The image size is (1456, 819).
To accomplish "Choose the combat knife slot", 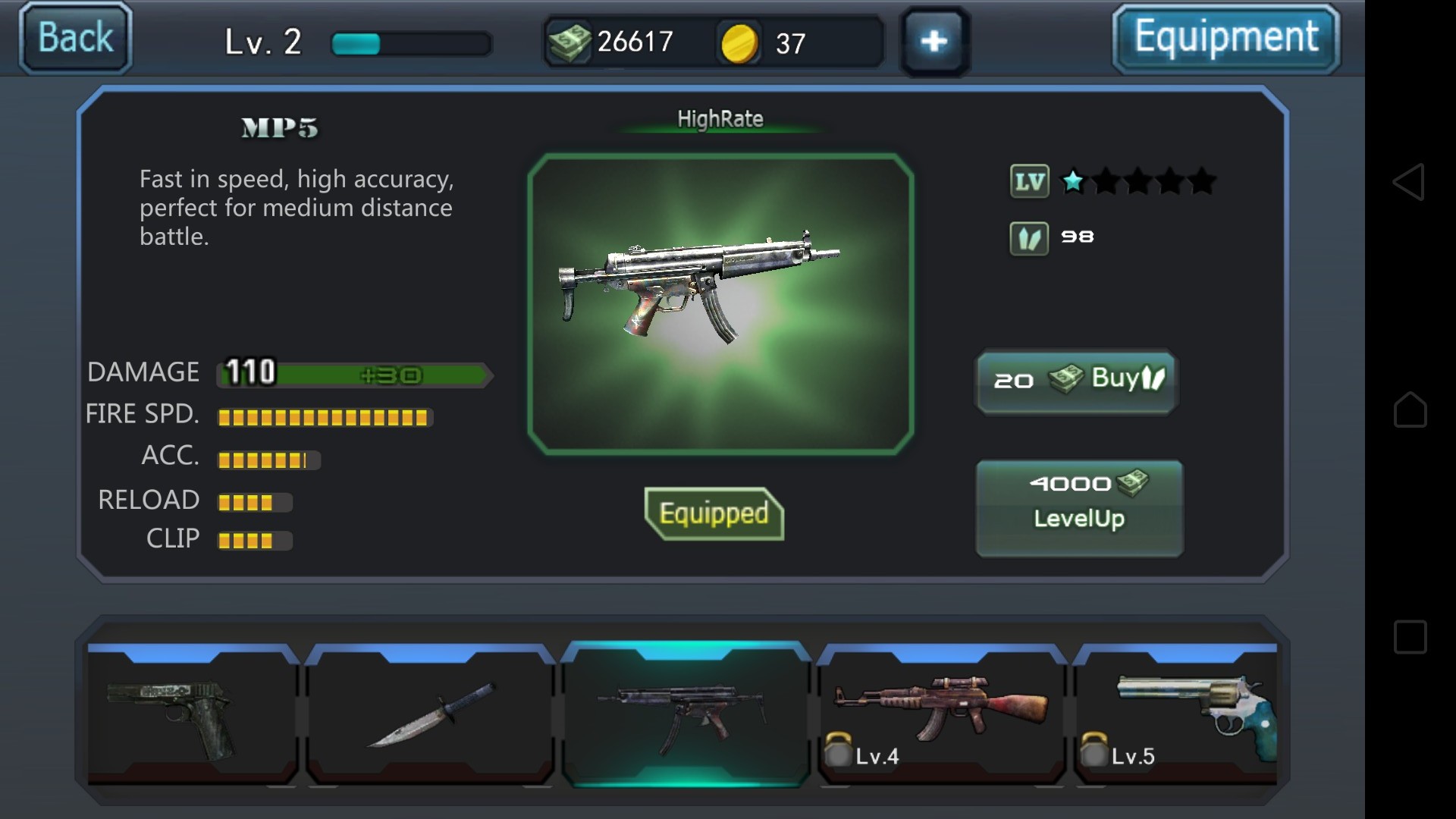I will click(431, 714).
